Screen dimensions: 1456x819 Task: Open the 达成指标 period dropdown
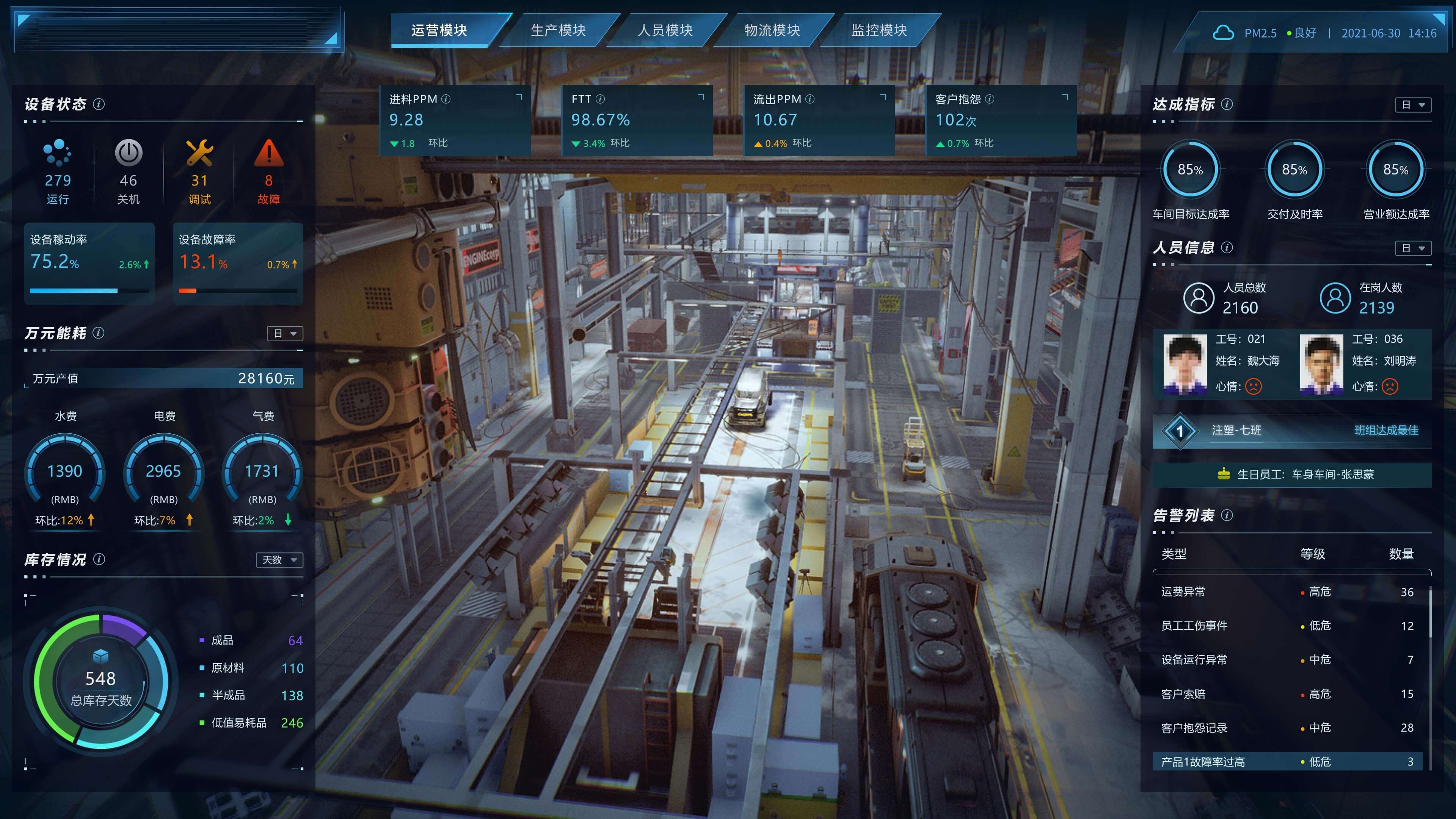click(x=1413, y=105)
